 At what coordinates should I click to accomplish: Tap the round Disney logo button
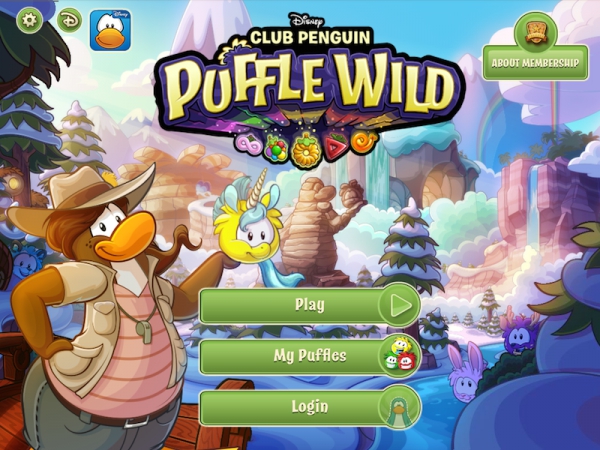coord(69,20)
